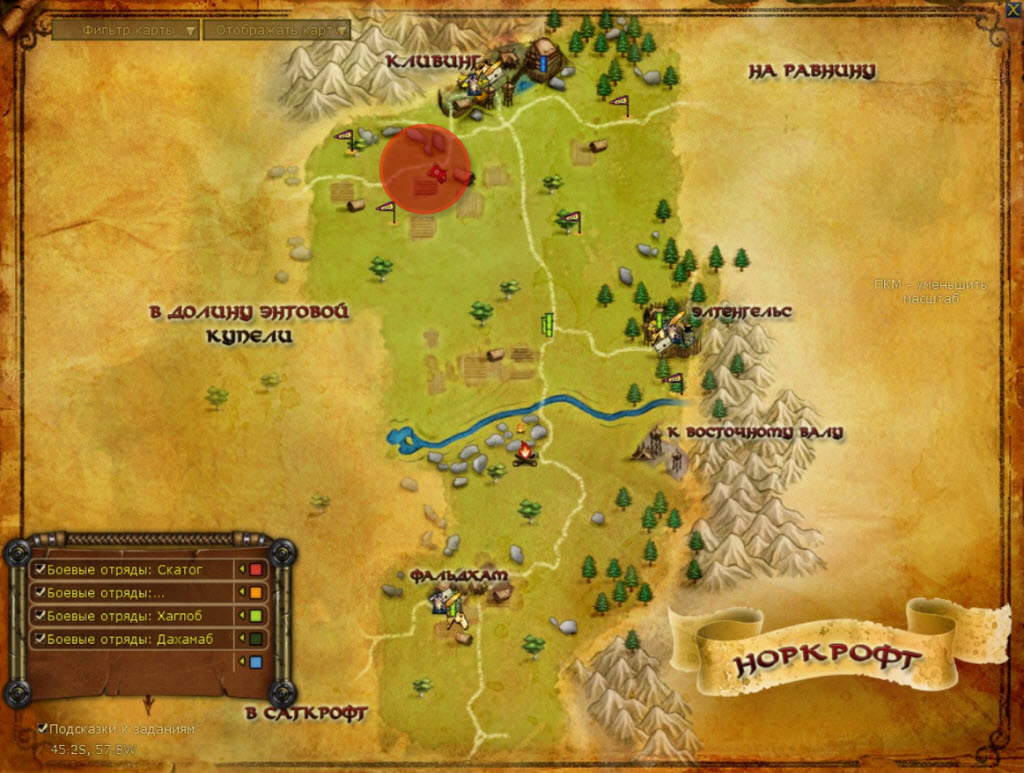The height and width of the screenshot is (773, 1024).
Task: Open the Фильтр карты dropdown
Action: point(126,31)
